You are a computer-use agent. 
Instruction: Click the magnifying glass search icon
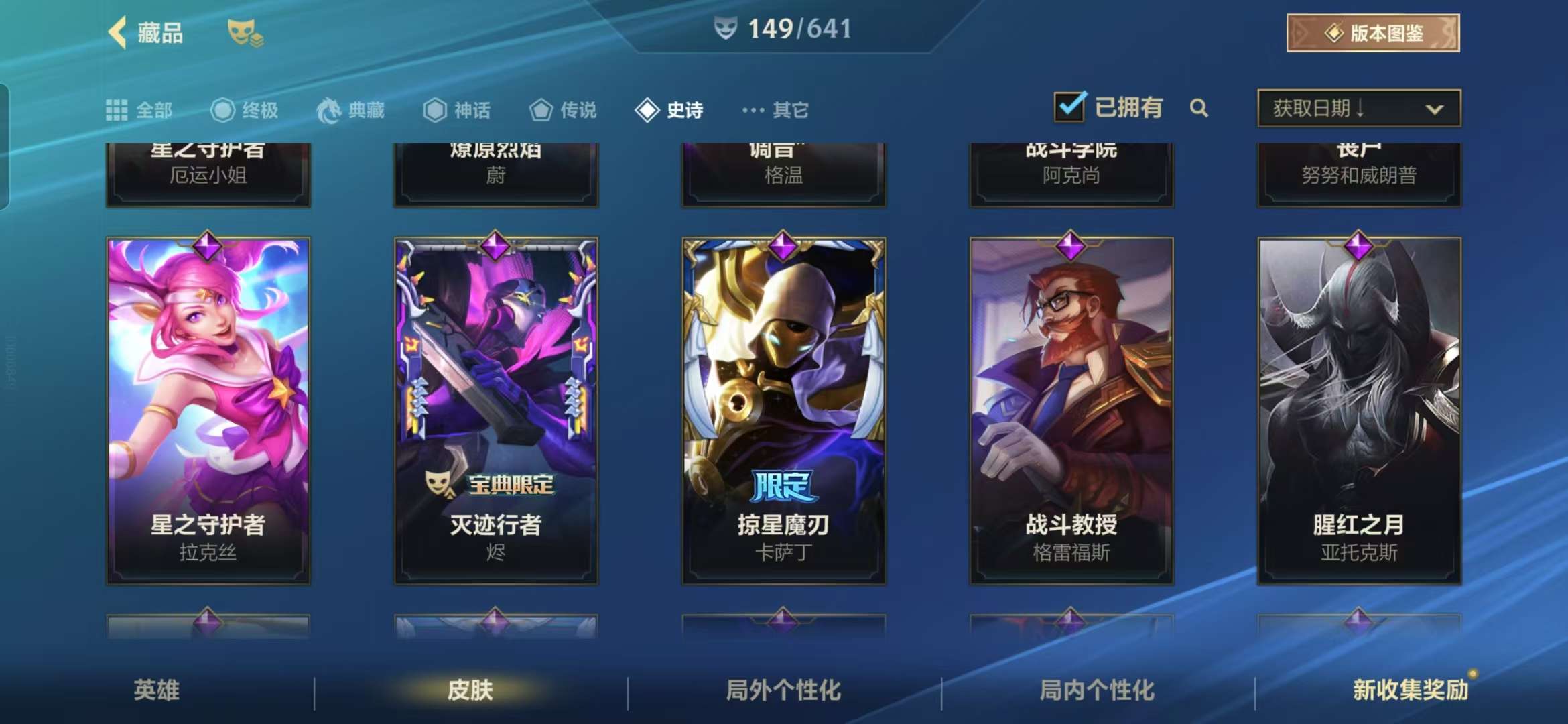tap(1199, 108)
